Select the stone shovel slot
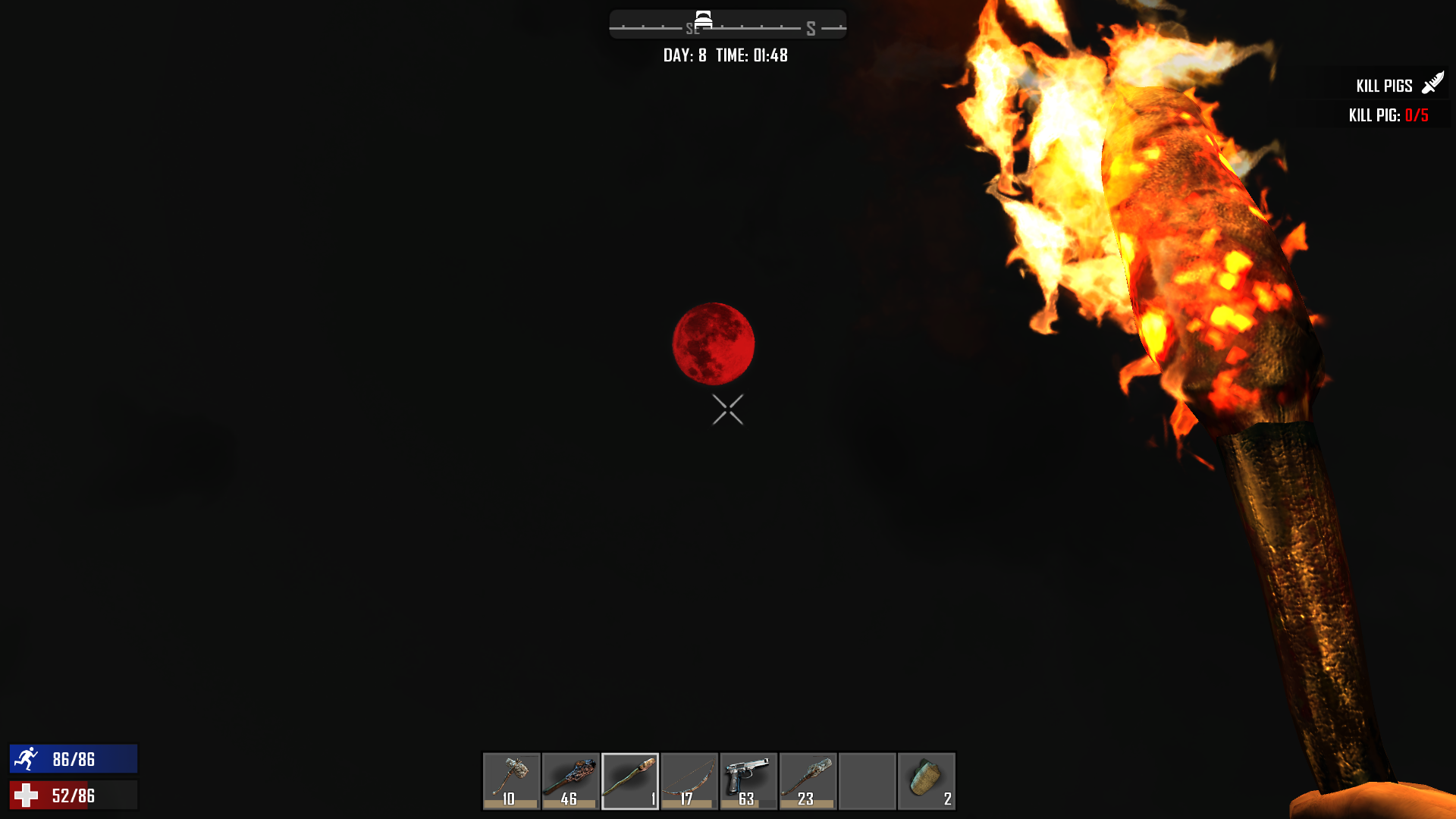The image size is (1456, 819). pos(808,780)
